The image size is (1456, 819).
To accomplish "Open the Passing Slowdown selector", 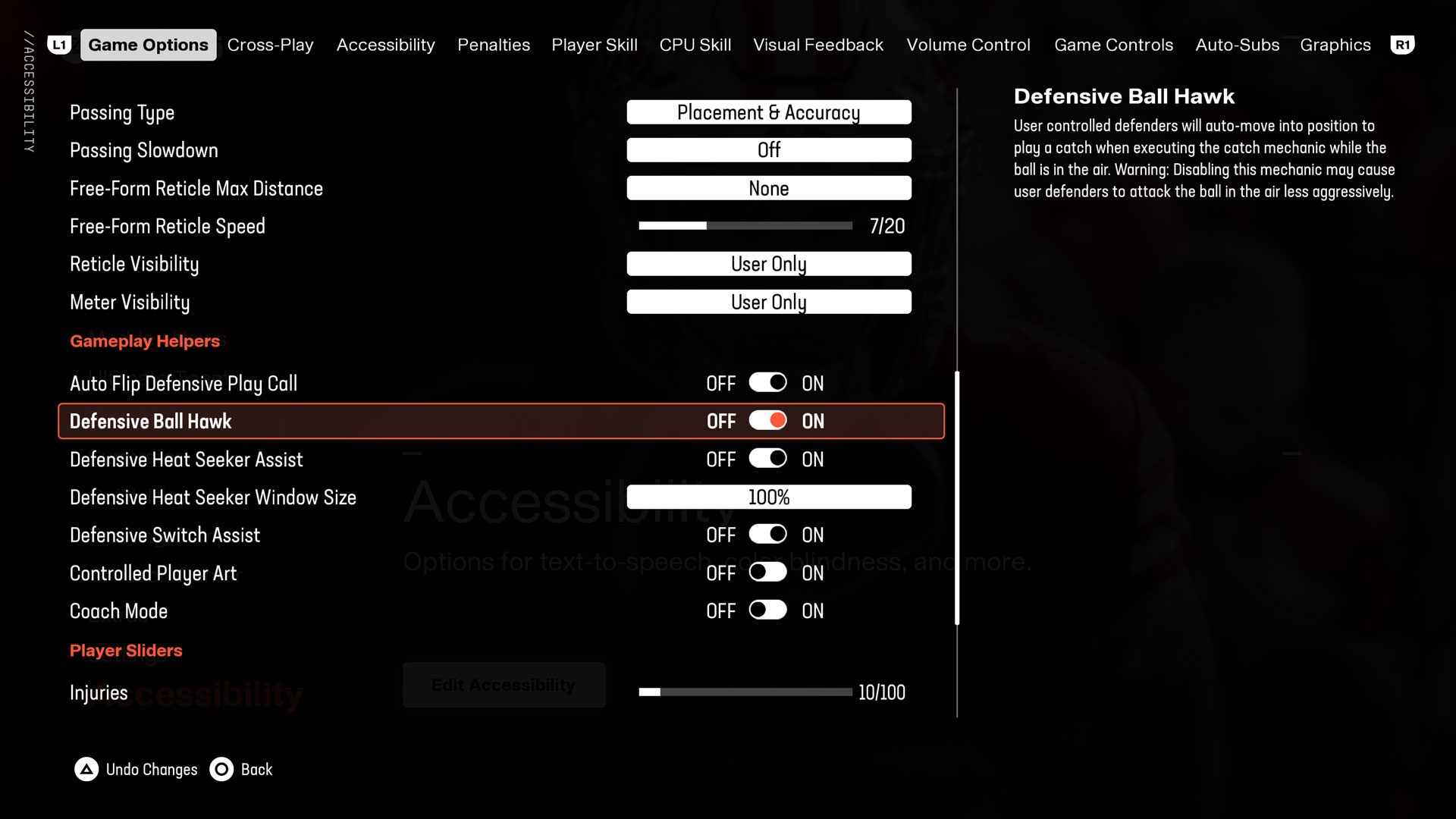I will 768,149.
